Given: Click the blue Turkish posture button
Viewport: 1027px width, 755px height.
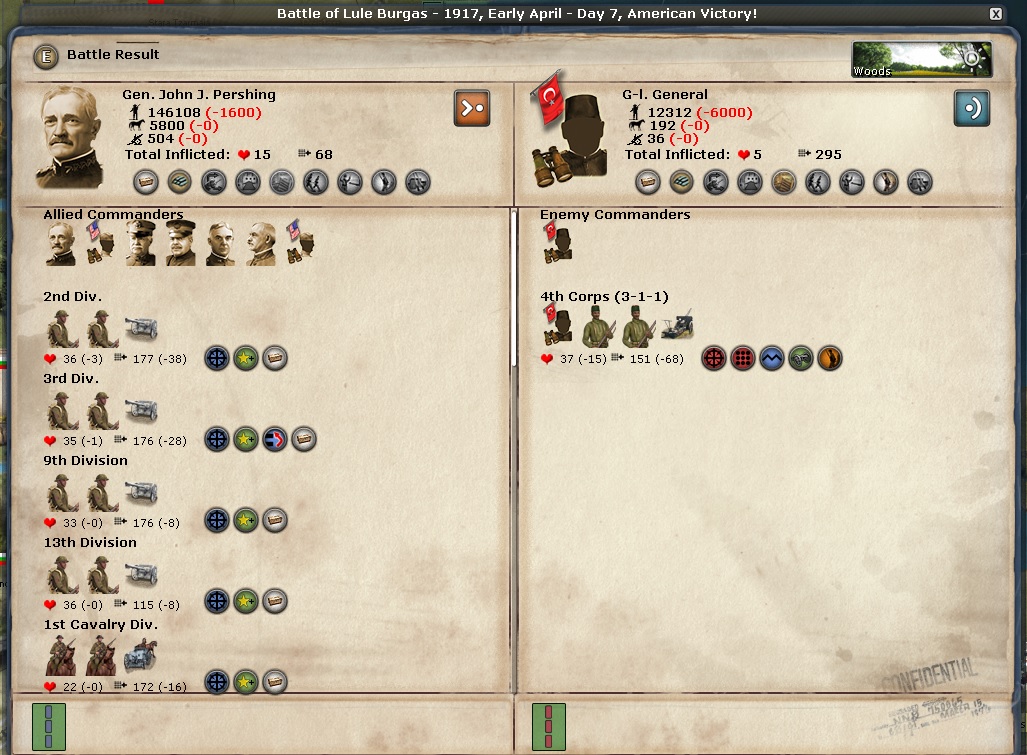Looking at the screenshot, I should (971, 108).
